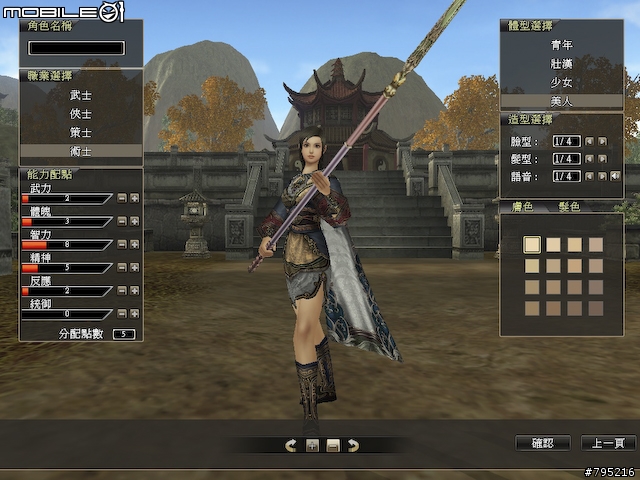This screenshot has width=640, height=480.
Task: Go to the previous 髮型 hairstyle
Action: coord(589,158)
